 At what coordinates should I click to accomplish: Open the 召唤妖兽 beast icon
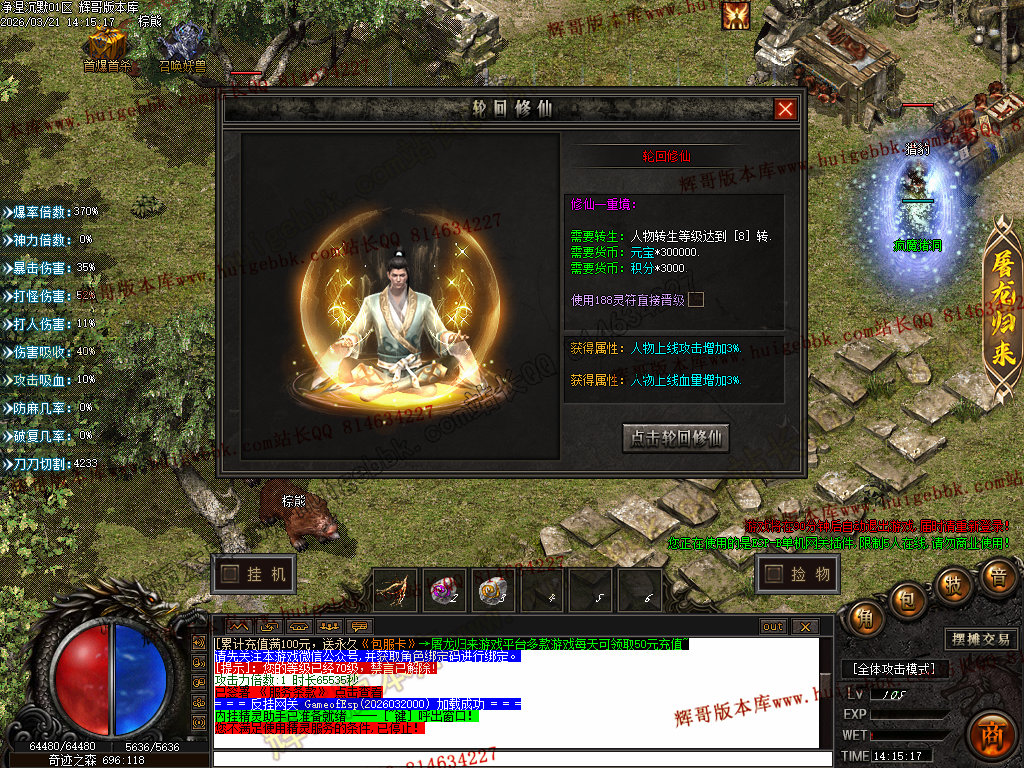tap(183, 45)
